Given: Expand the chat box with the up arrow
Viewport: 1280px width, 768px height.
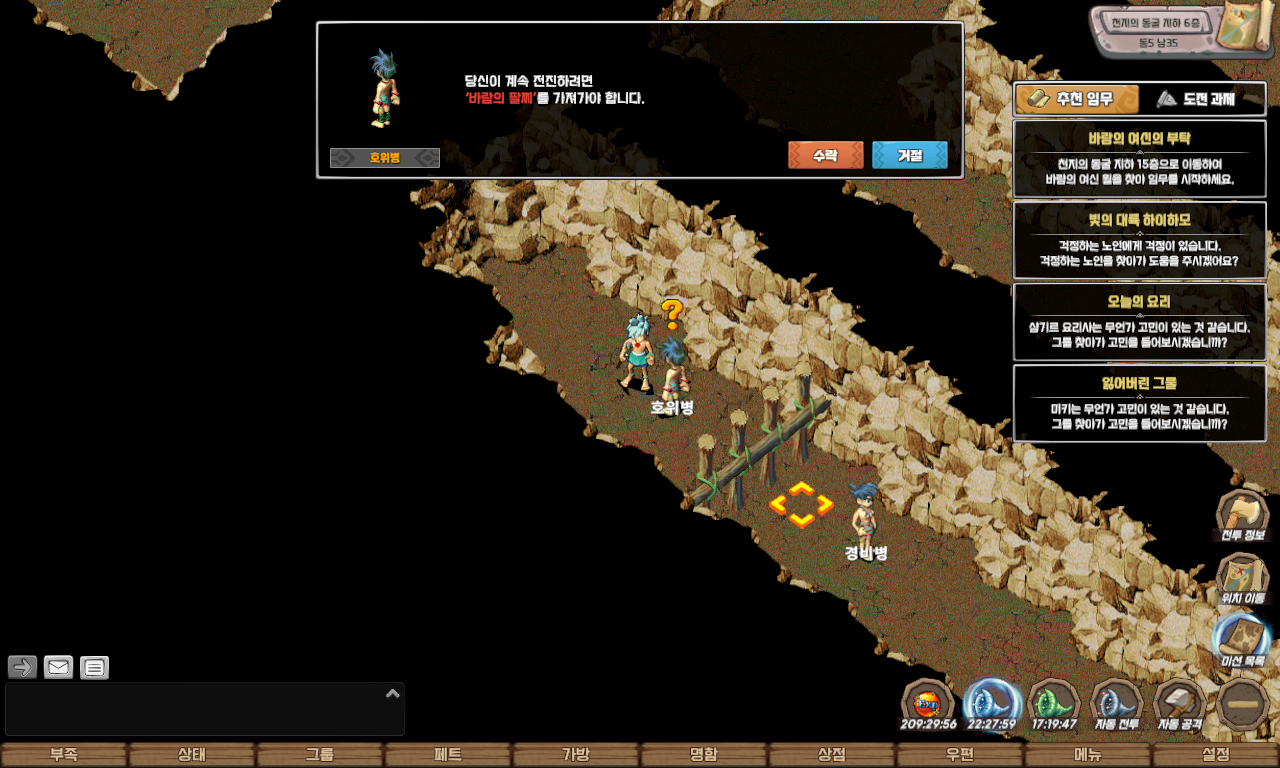Looking at the screenshot, I should [x=393, y=693].
